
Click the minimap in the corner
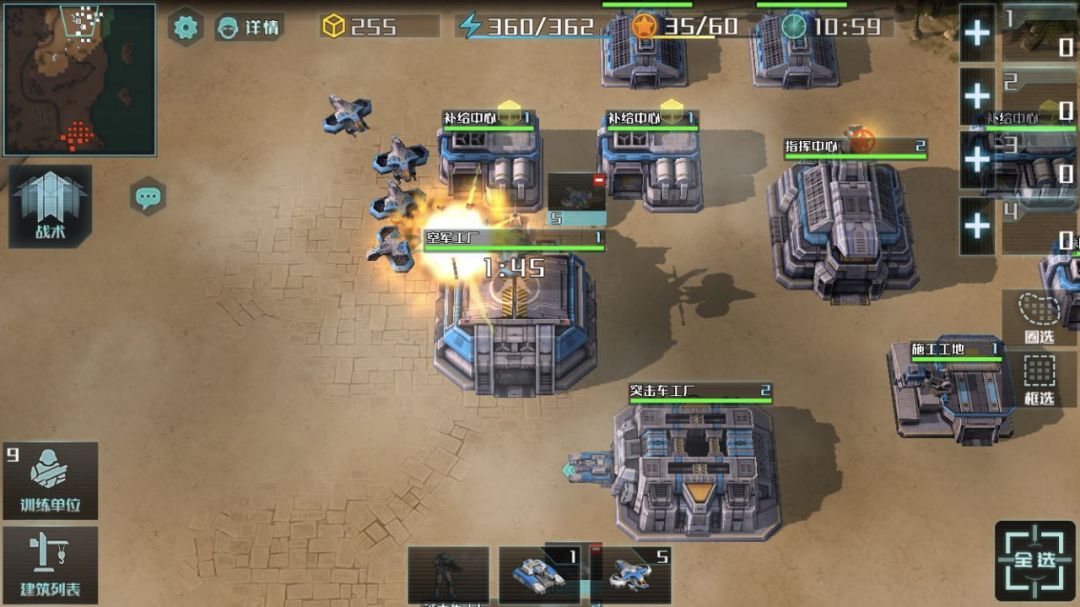[x=79, y=79]
